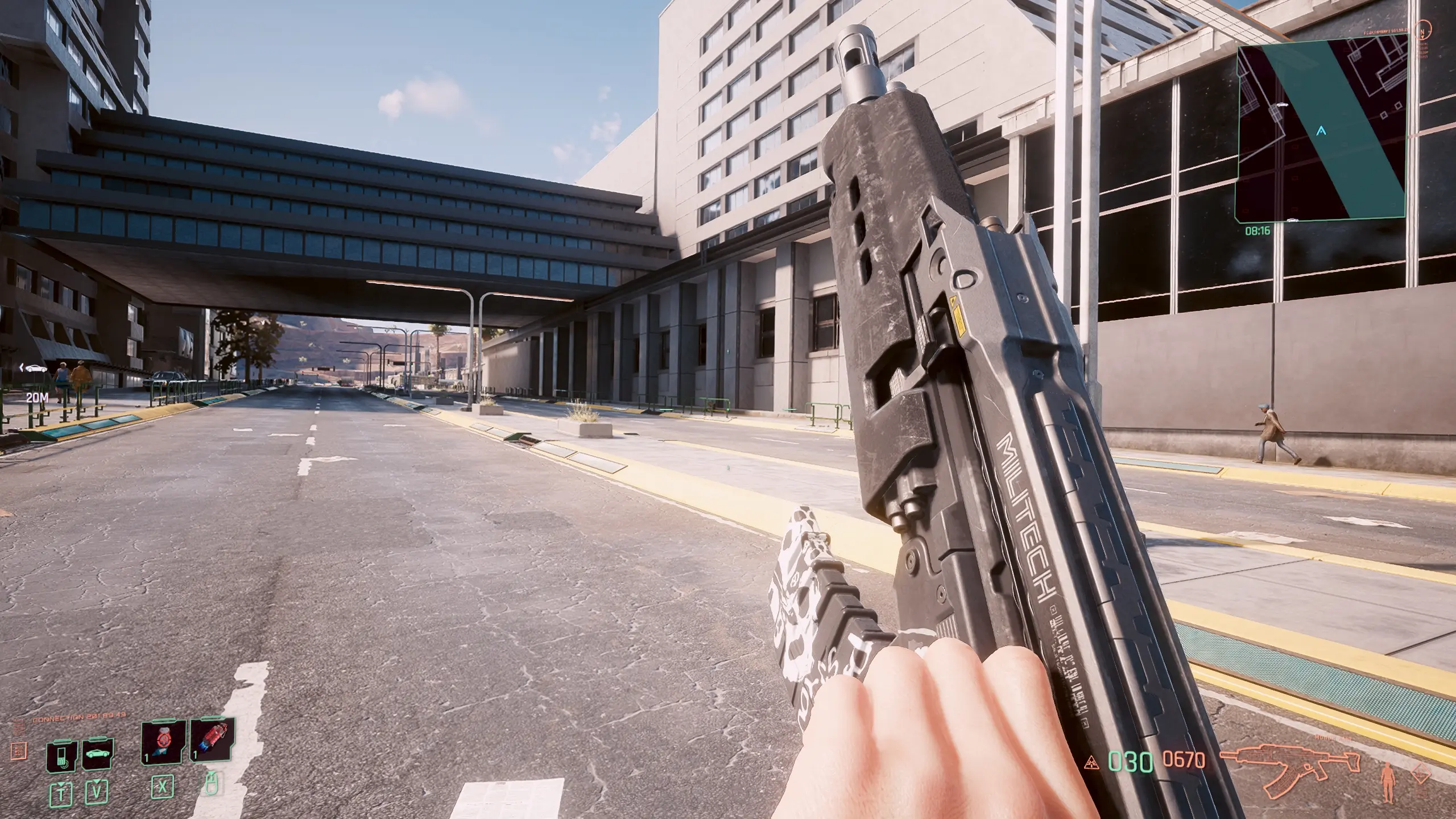This screenshot has height=819, width=1456.
Task: Call your vehicle with the car icon
Action: (x=97, y=755)
